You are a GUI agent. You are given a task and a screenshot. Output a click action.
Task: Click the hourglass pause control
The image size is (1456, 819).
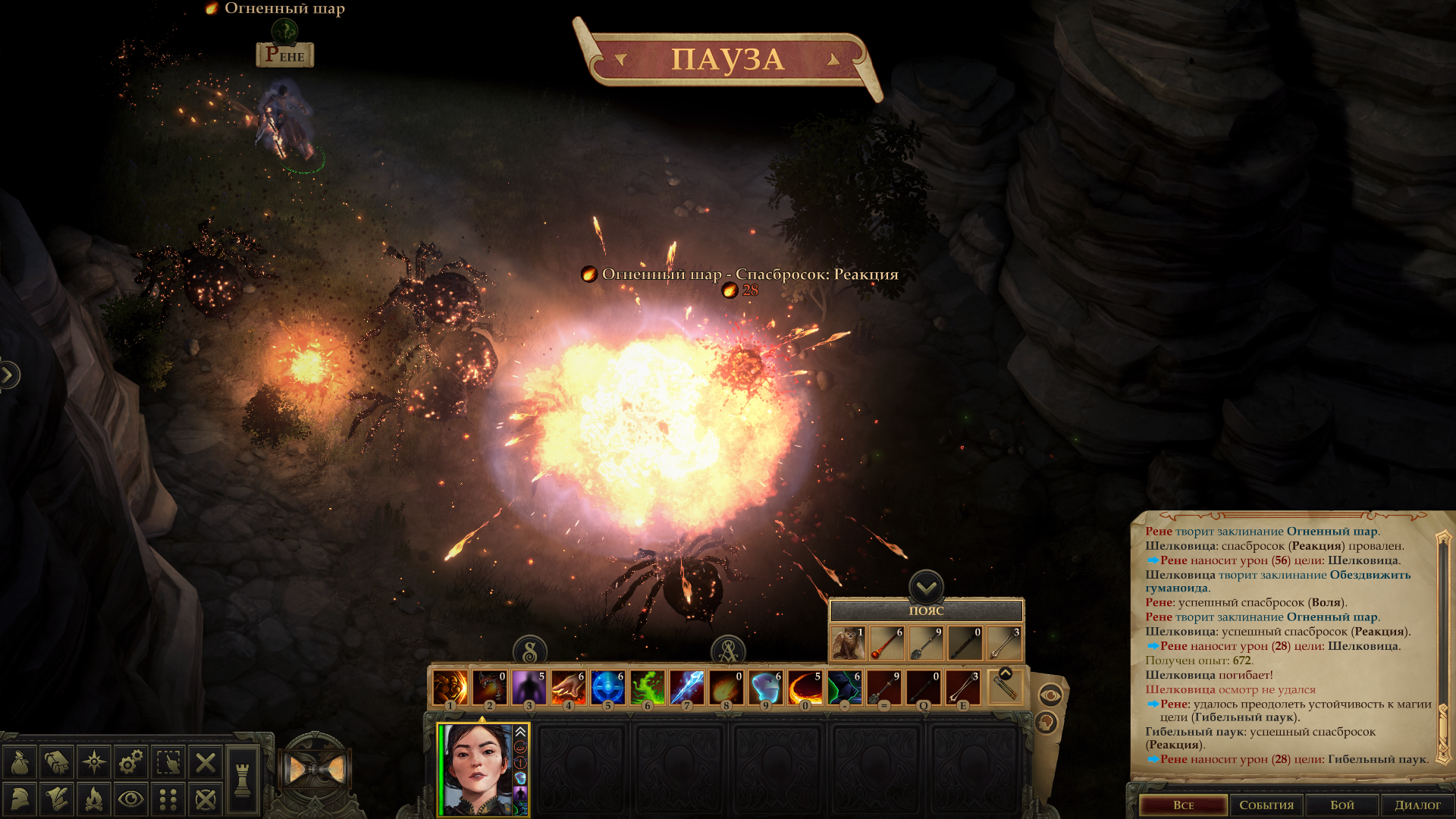pos(316,770)
